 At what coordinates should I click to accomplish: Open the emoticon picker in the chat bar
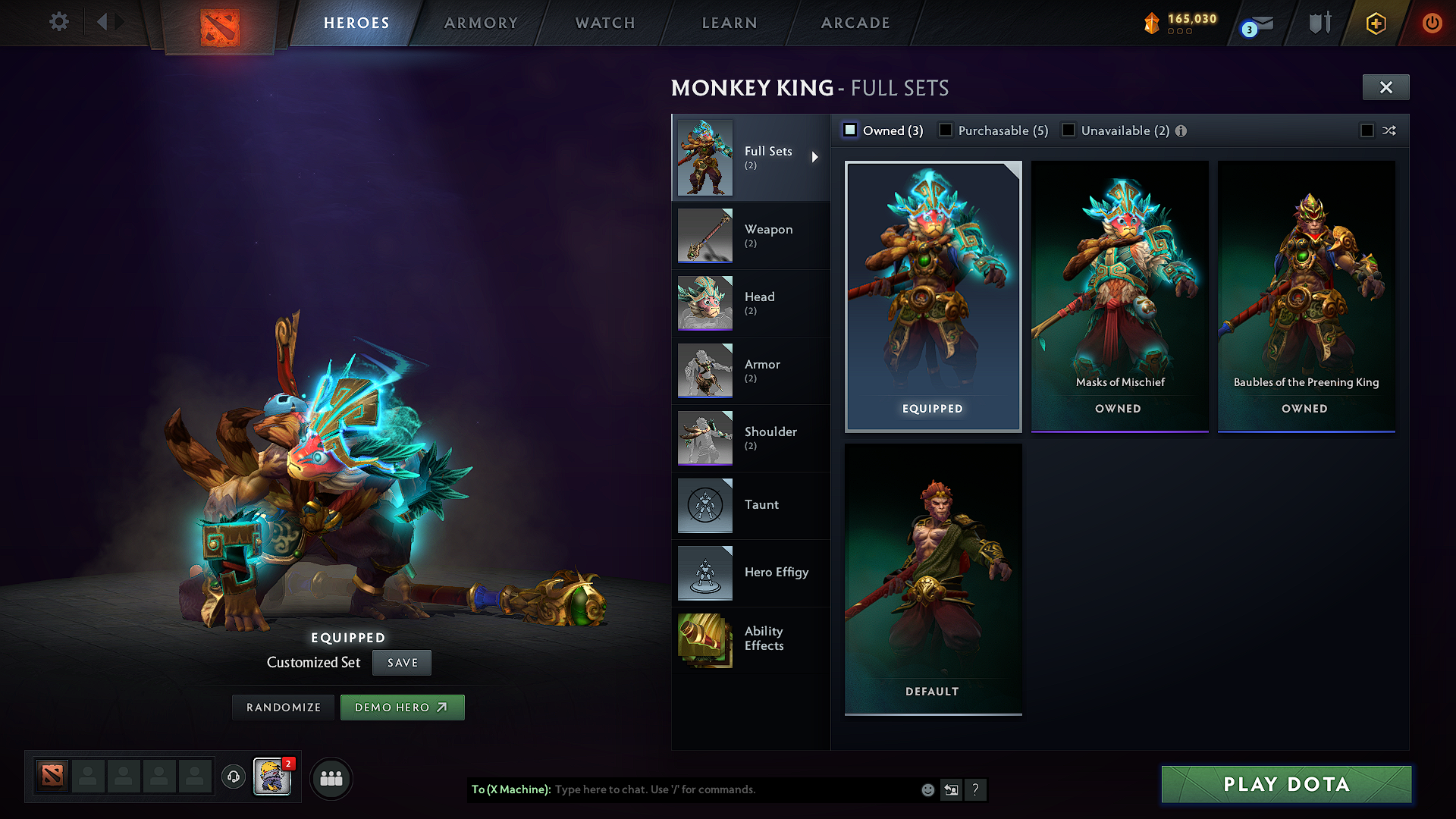pos(927,789)
